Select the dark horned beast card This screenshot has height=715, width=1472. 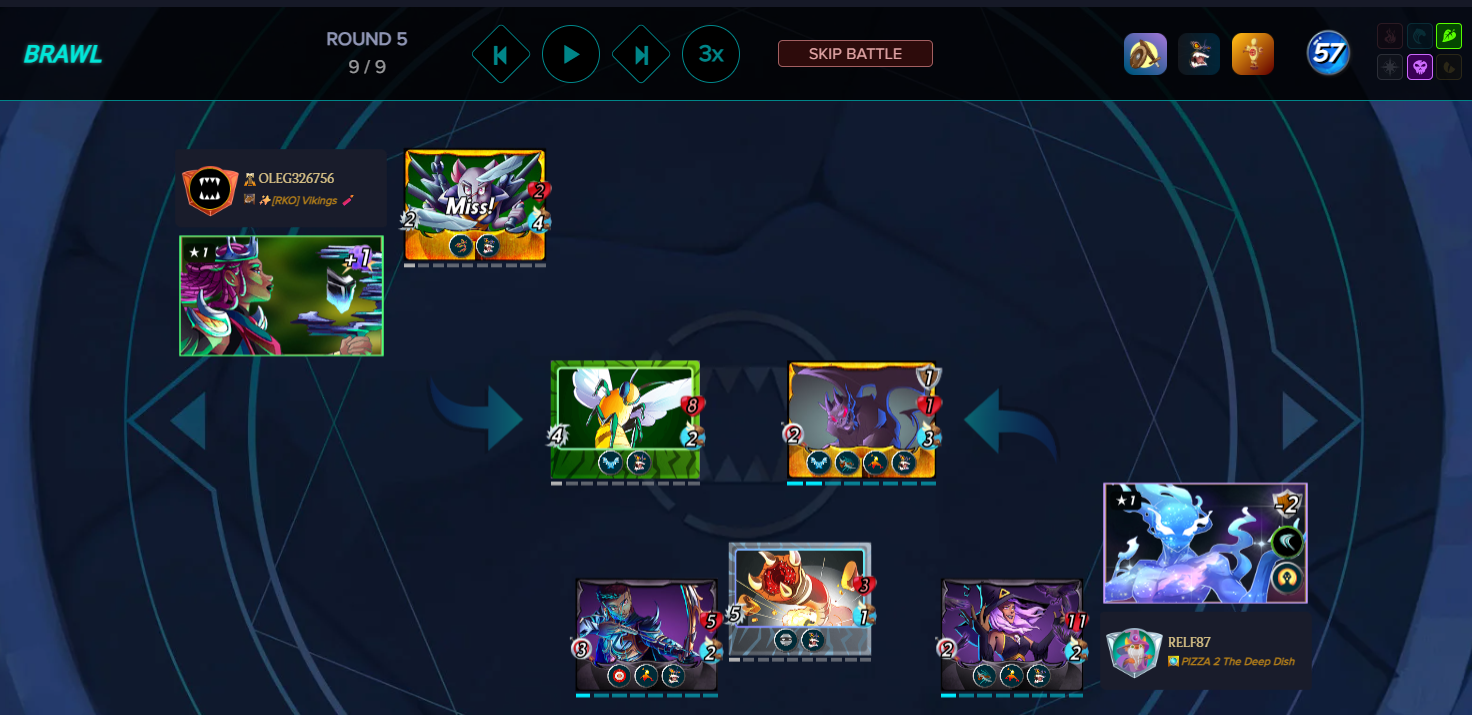pyautogui.click(x=861, y=420)
